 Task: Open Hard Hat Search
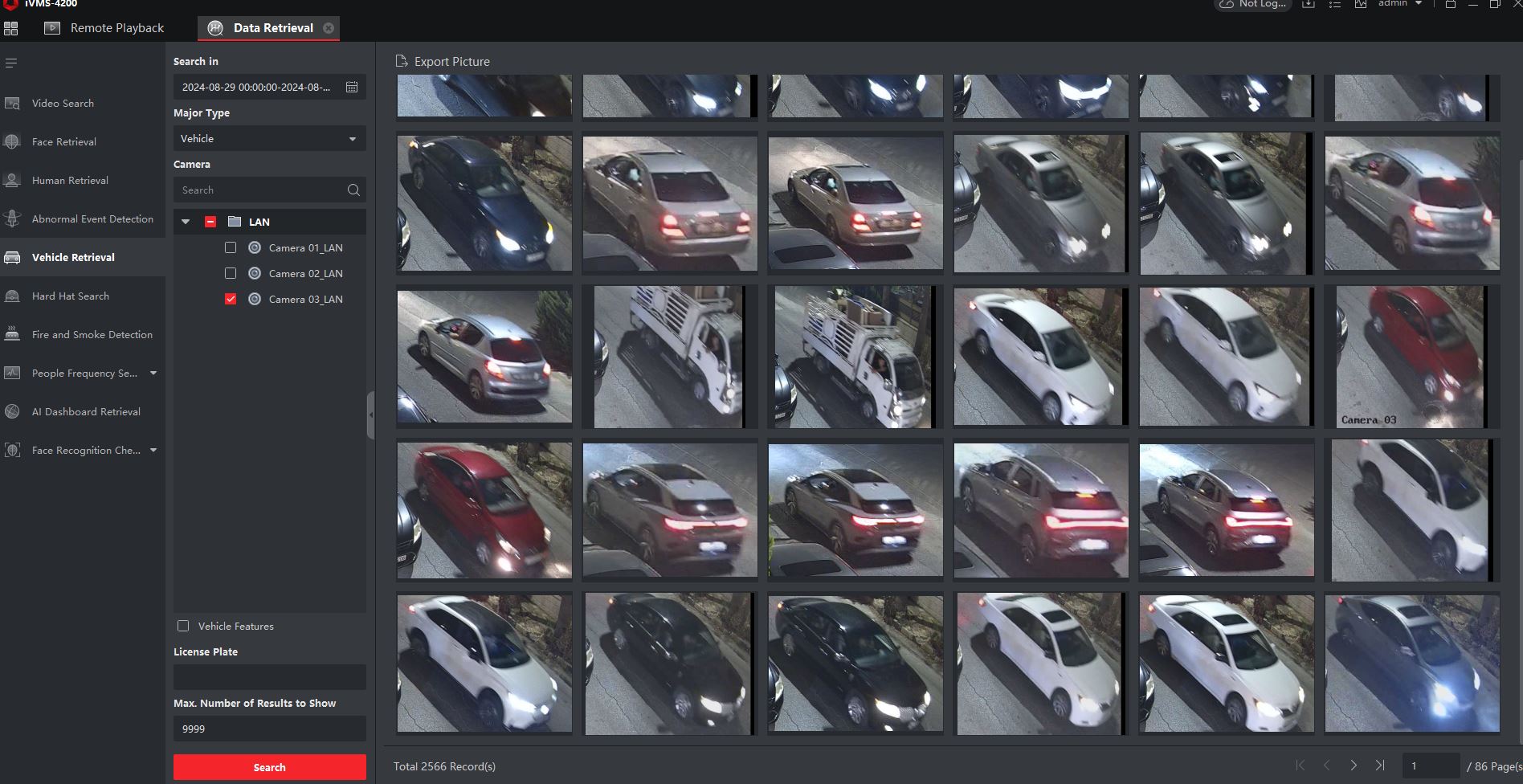click(70, 296)
